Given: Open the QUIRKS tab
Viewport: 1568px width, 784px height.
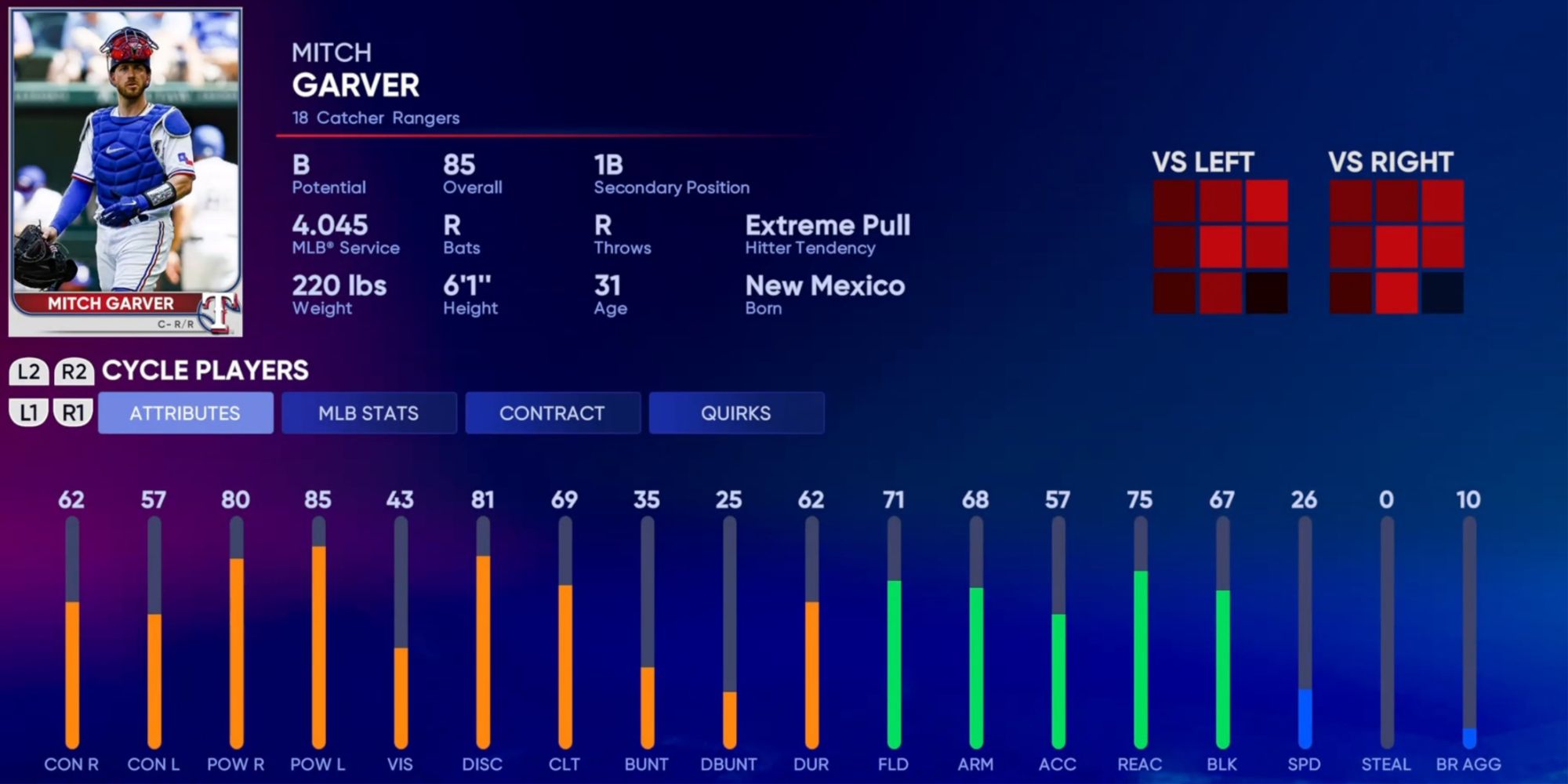Looking at the screenshot, I should point(736,412).
